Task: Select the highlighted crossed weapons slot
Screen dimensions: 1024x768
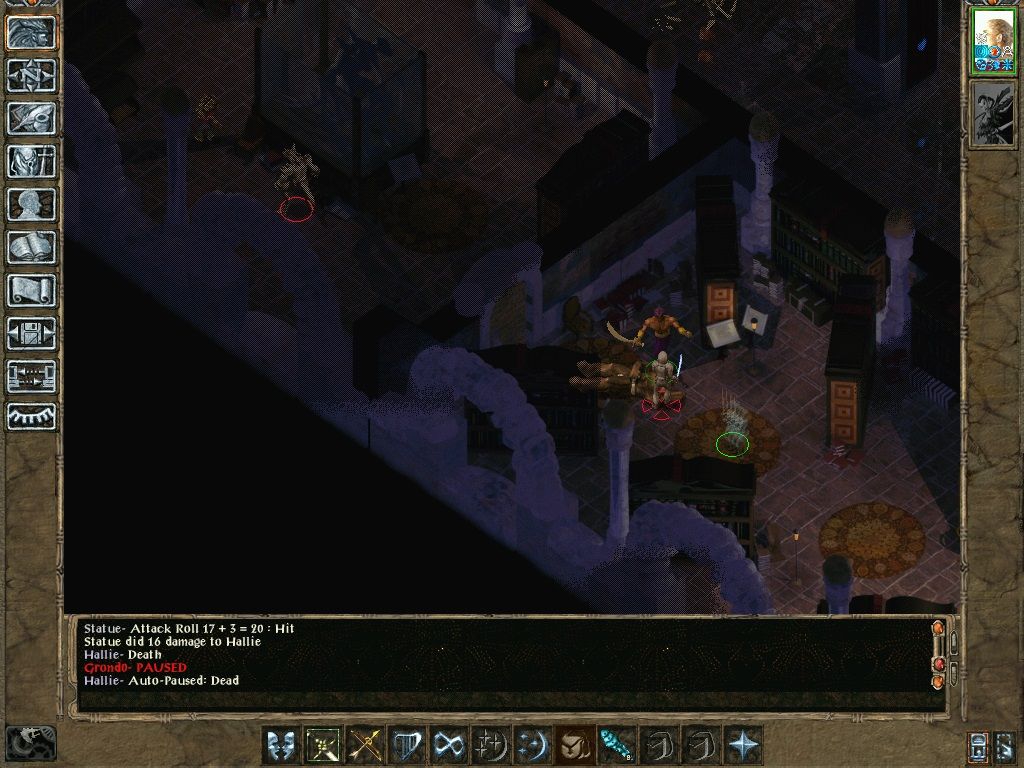Action: coord(322,745)
